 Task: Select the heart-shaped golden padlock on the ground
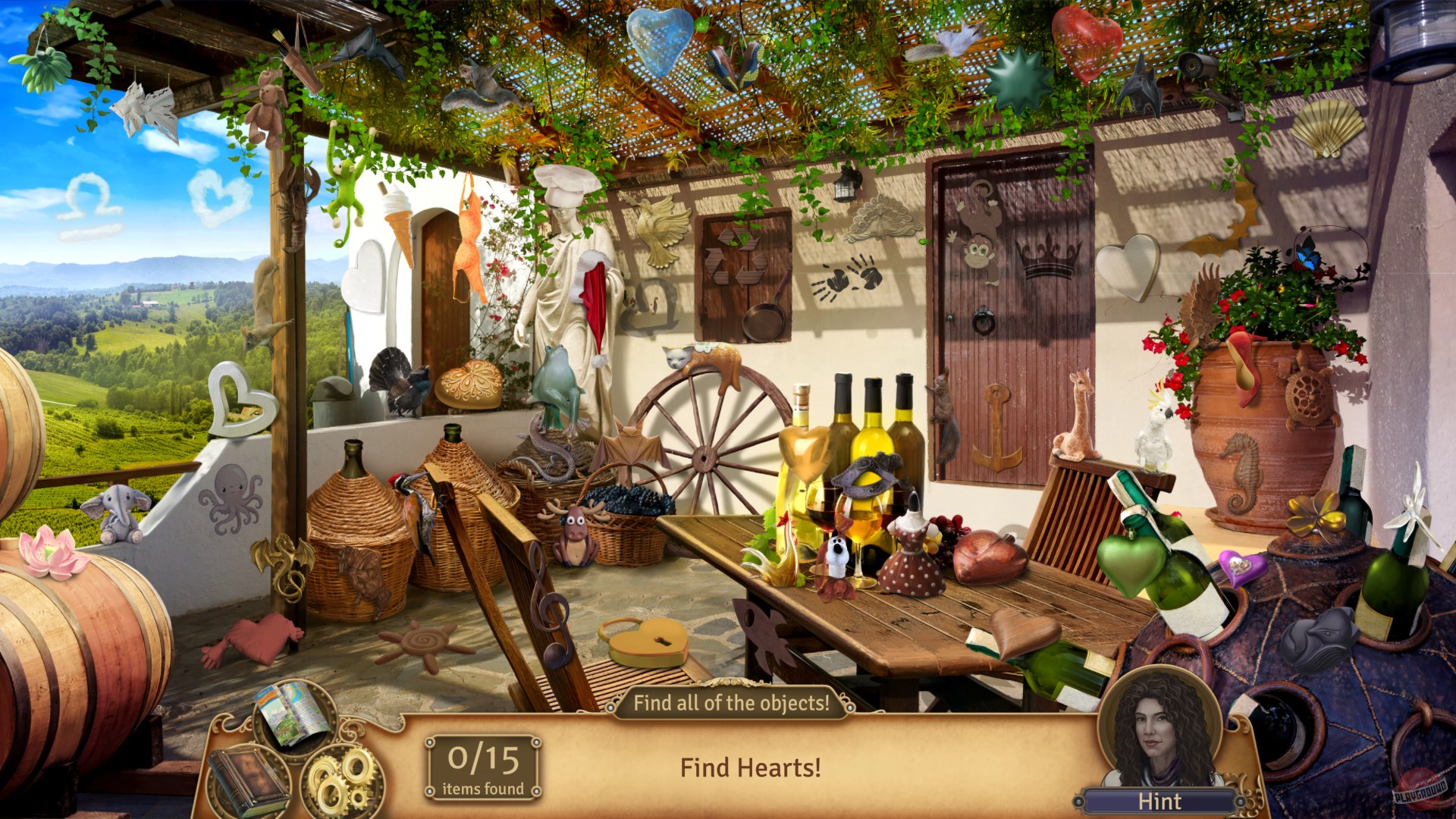click(x=648, y=641)
